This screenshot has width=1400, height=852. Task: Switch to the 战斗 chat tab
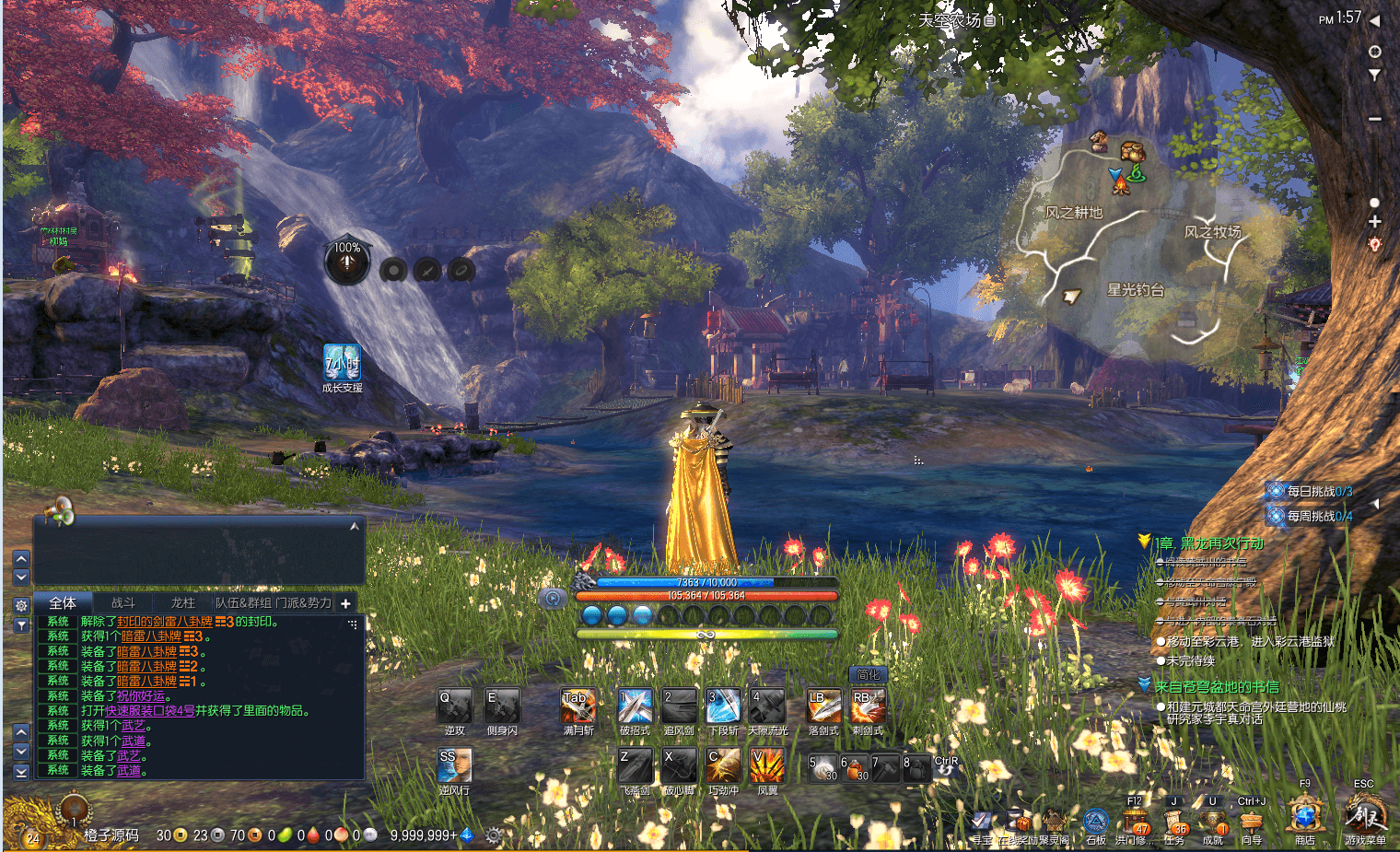coord(122,603)
